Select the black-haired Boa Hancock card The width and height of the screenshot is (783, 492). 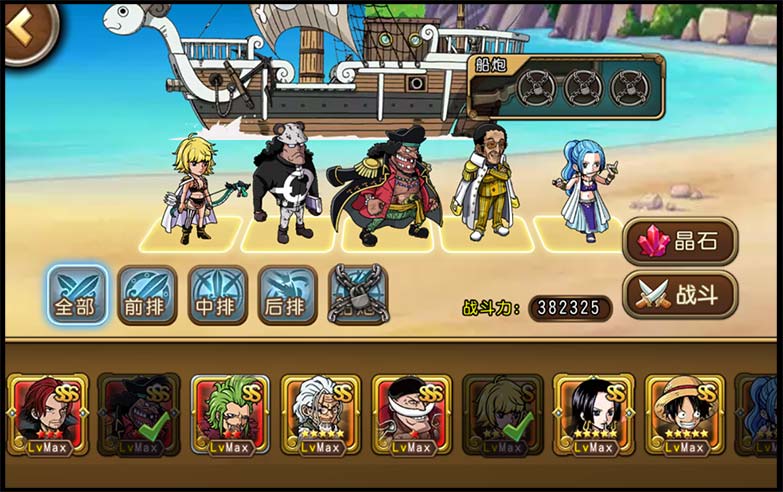[x=594, y=414]
